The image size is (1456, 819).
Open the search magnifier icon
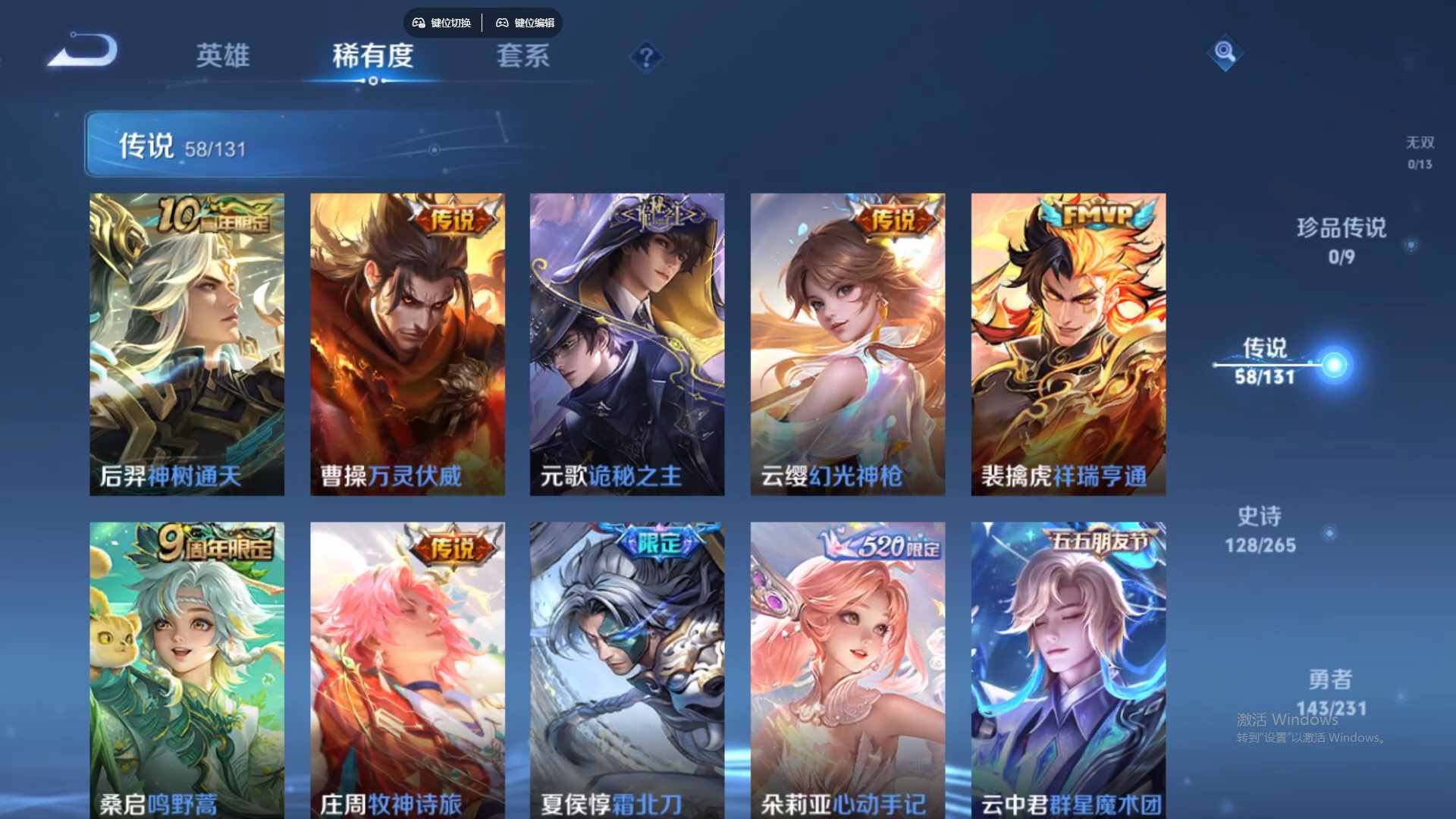click(1224, 53)
